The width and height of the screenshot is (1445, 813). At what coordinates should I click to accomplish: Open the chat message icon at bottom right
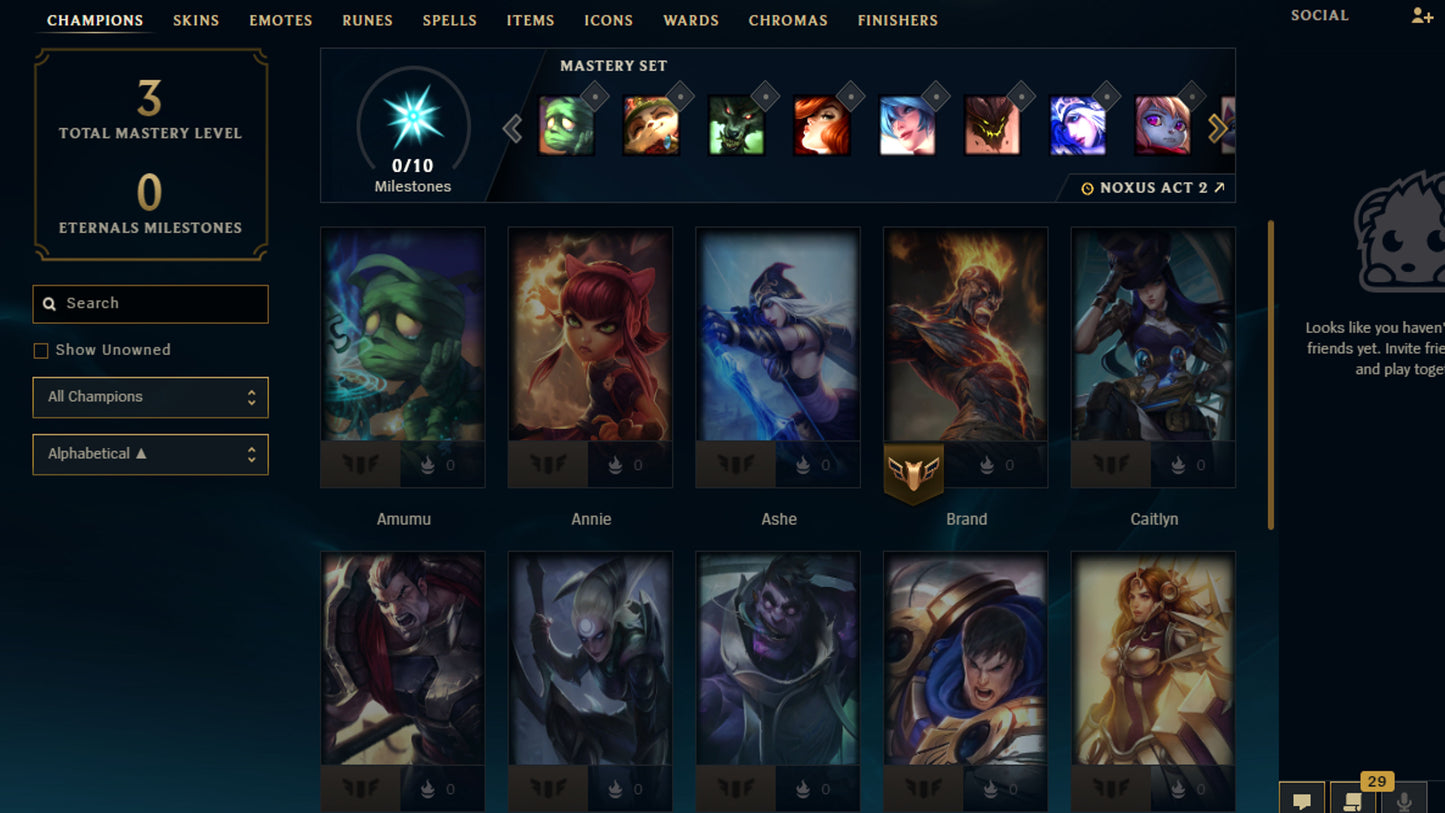point(1303,797)
